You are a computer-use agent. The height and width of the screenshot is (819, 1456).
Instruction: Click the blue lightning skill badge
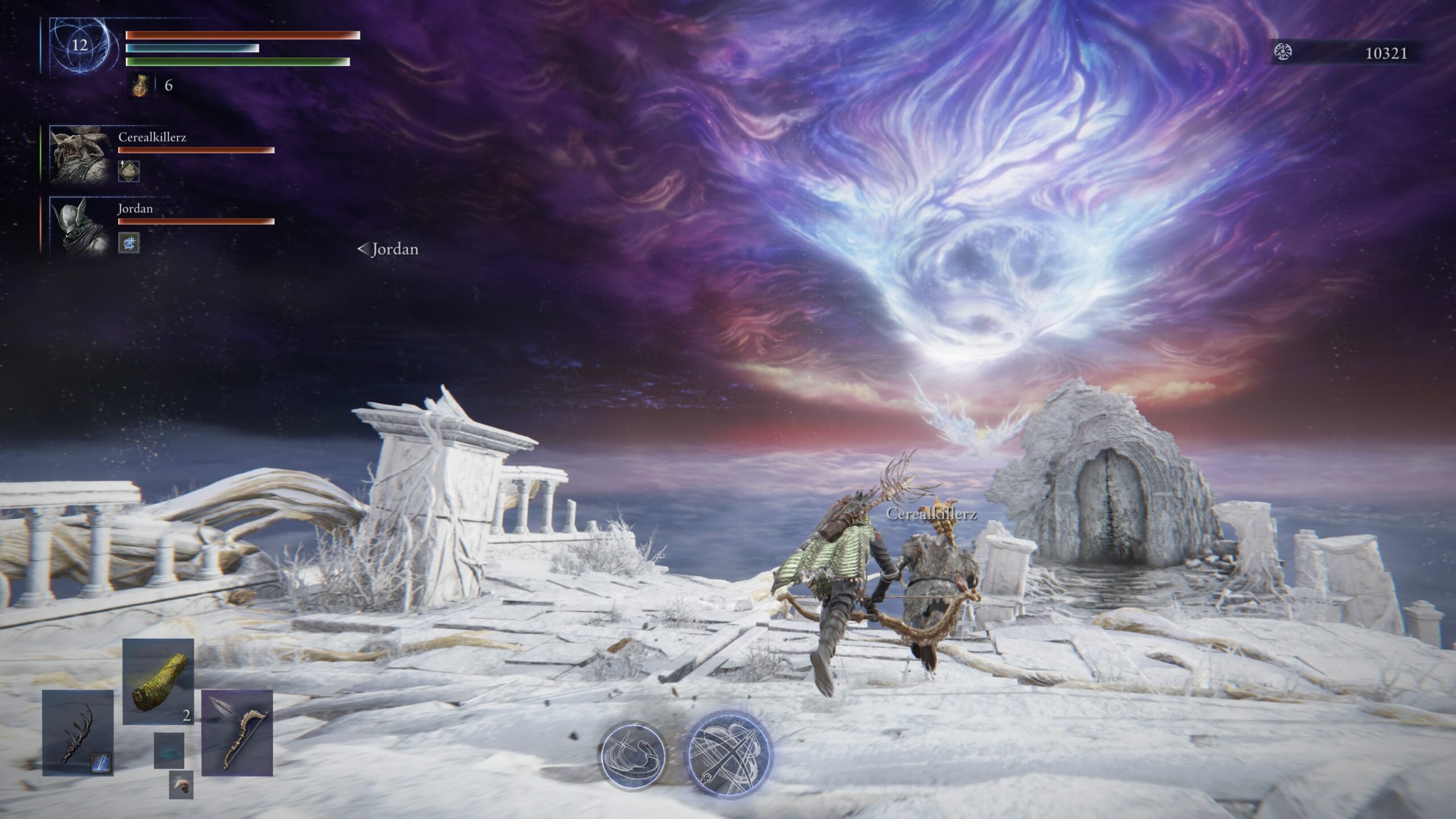pos(101,763)
